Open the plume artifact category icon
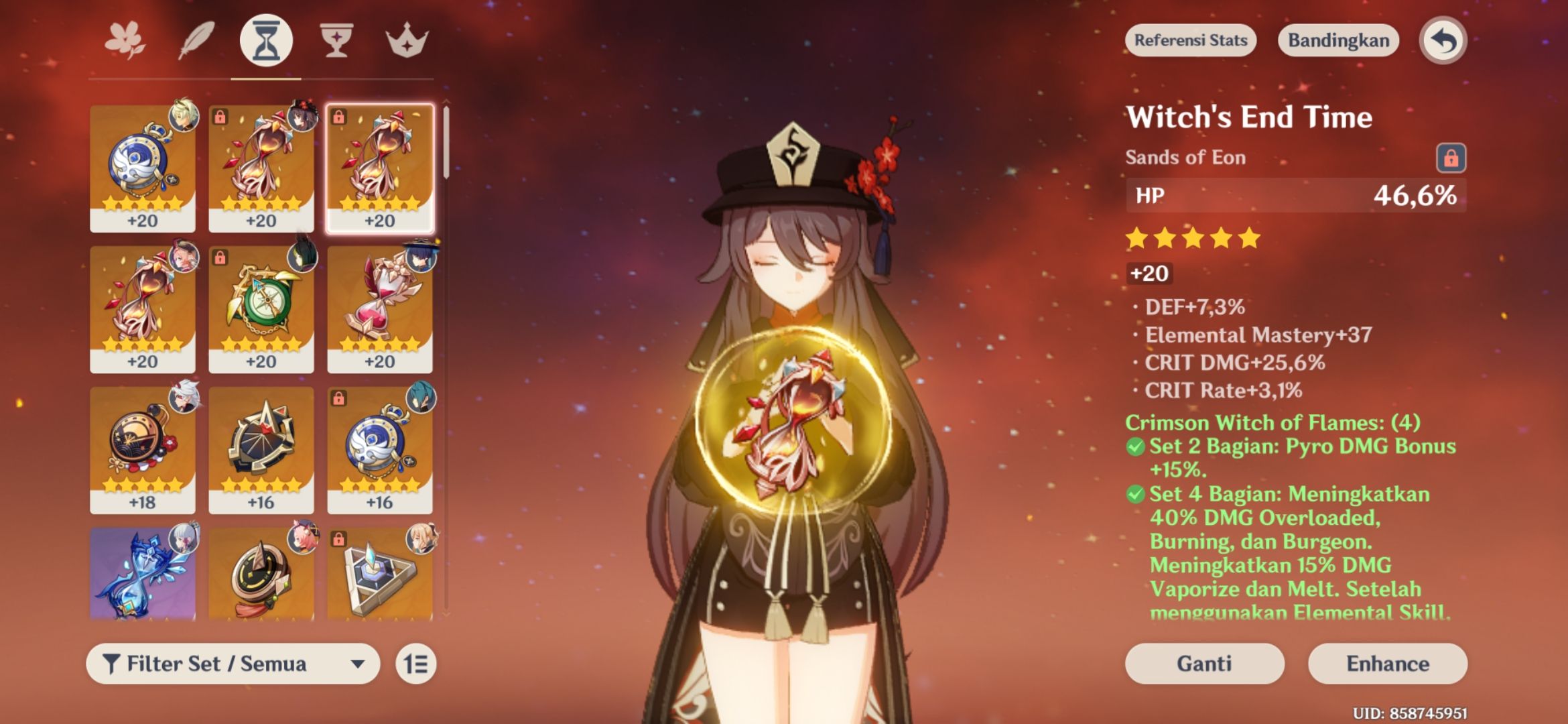1568x724 pixels. tap(195, 40)
